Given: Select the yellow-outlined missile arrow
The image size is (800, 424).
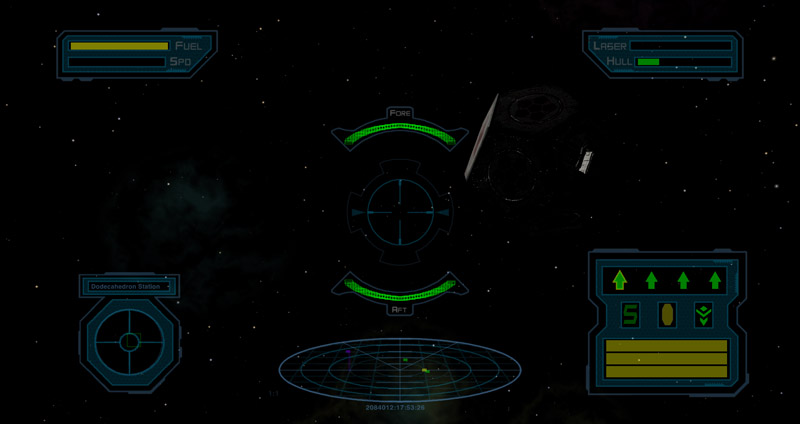Looking at the screenshot, I should 619,280.
